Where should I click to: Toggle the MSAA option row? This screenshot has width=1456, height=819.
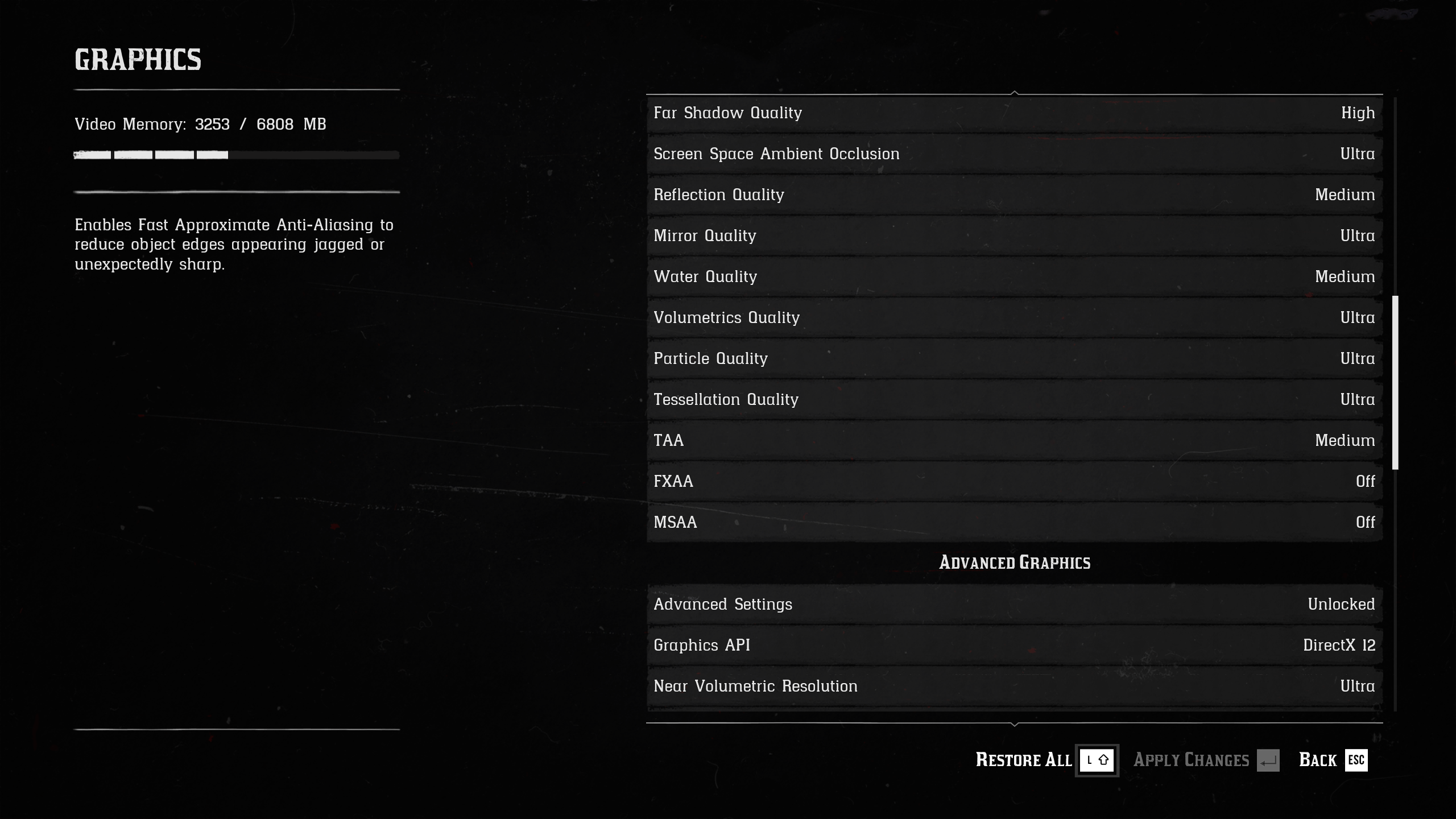pos(1014,523)
